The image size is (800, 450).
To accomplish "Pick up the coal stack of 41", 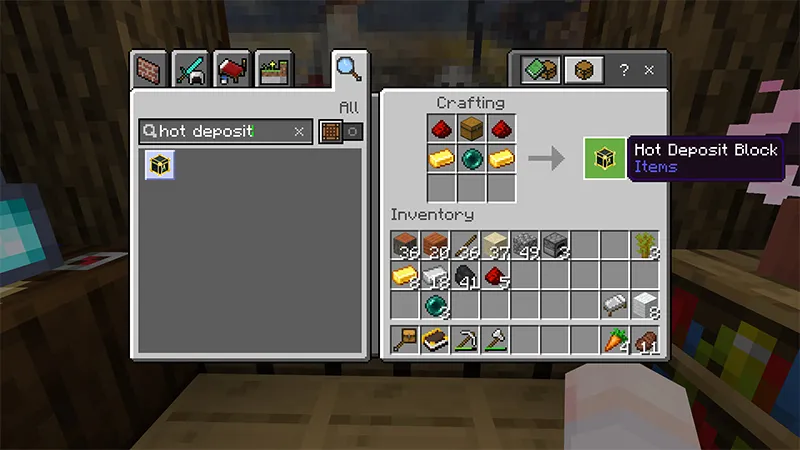I will coord(465,275).
